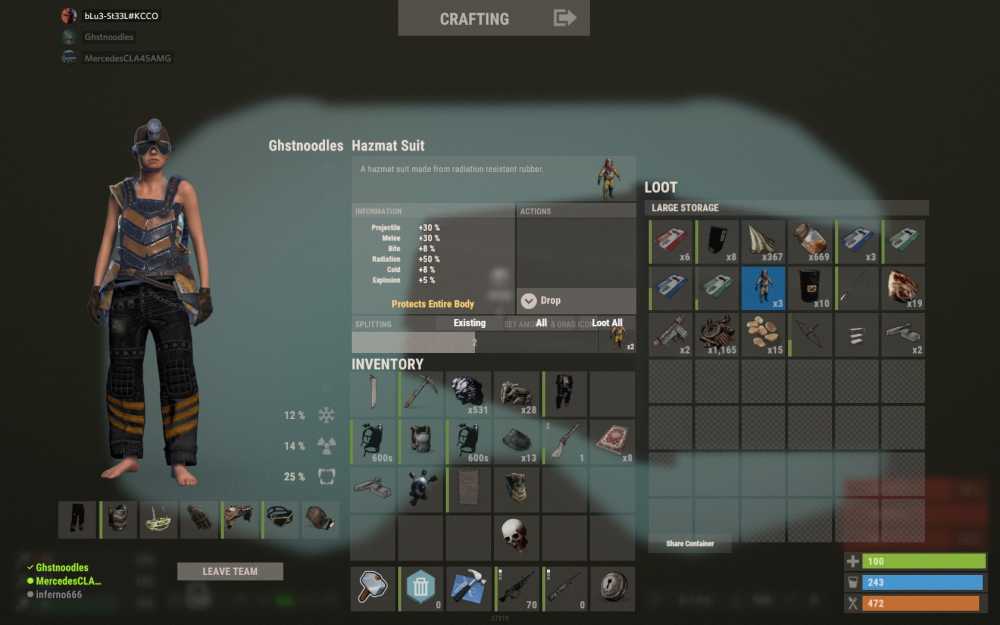Image resolution: width=1000 pixels, height=625 pixels.
Task: Select the highlighted Hazmat Suit in storage
Action: 763,288
